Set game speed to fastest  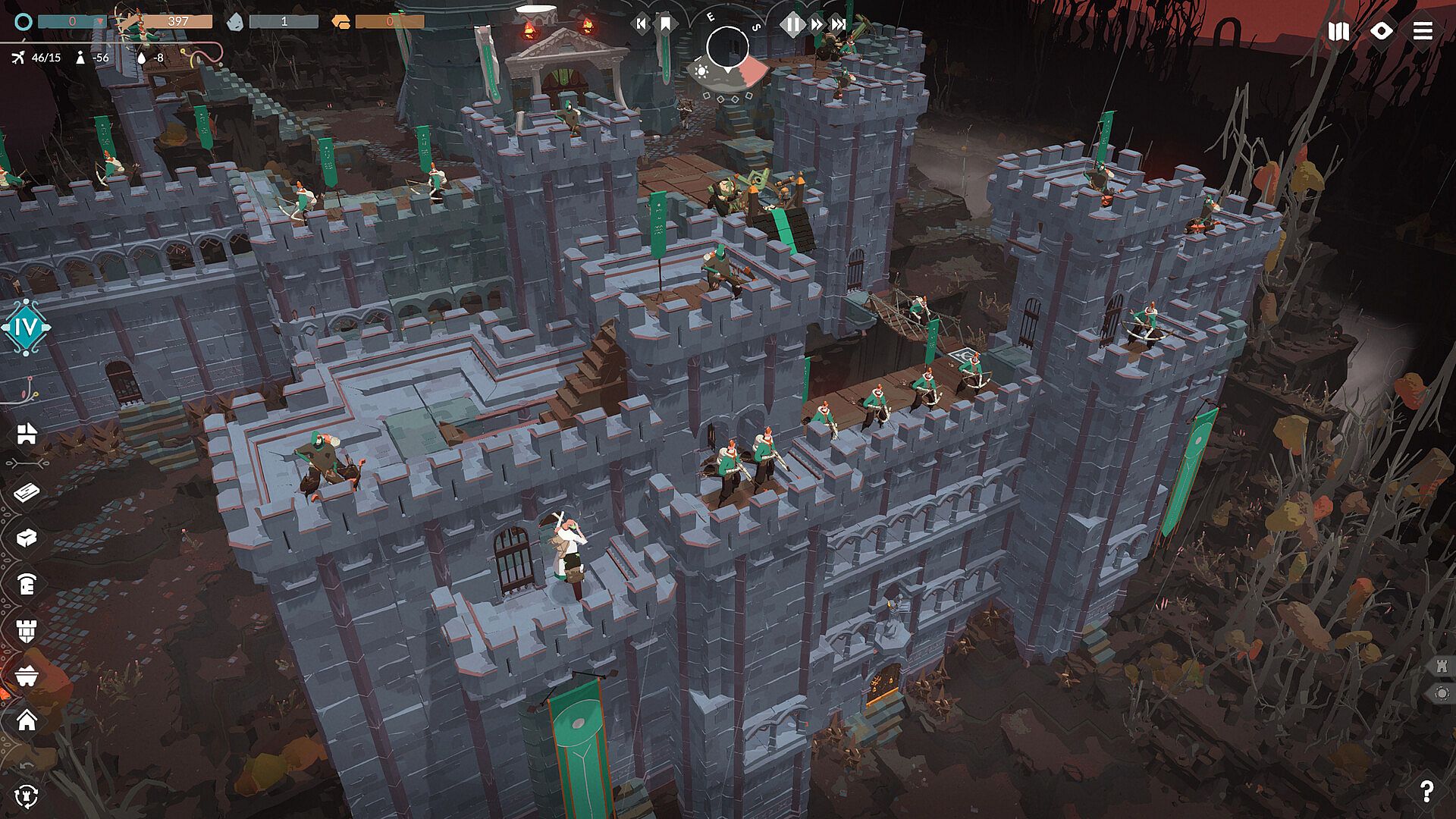click(839, 25)
